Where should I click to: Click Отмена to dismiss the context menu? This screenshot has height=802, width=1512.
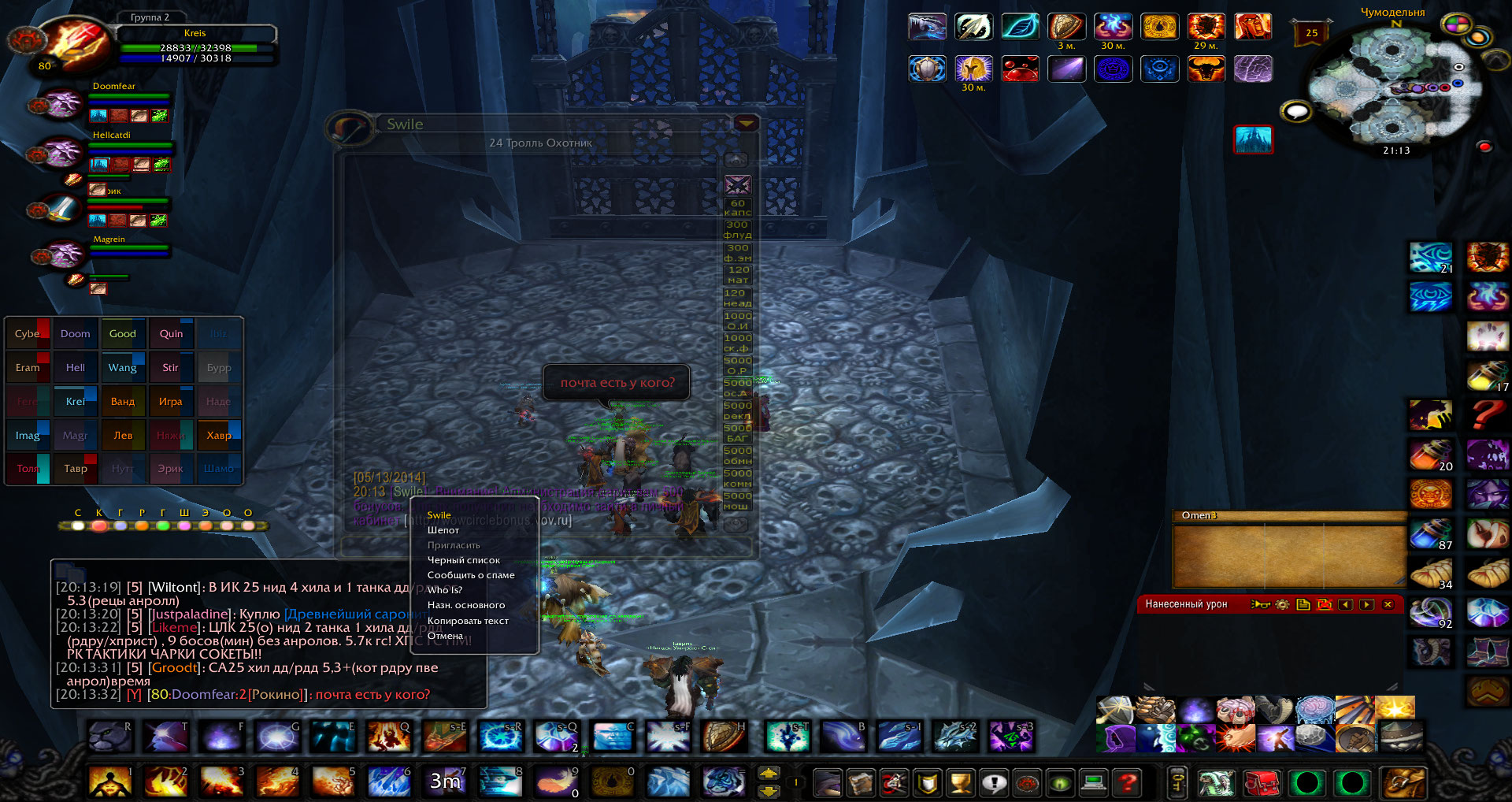tap(445, 636)
